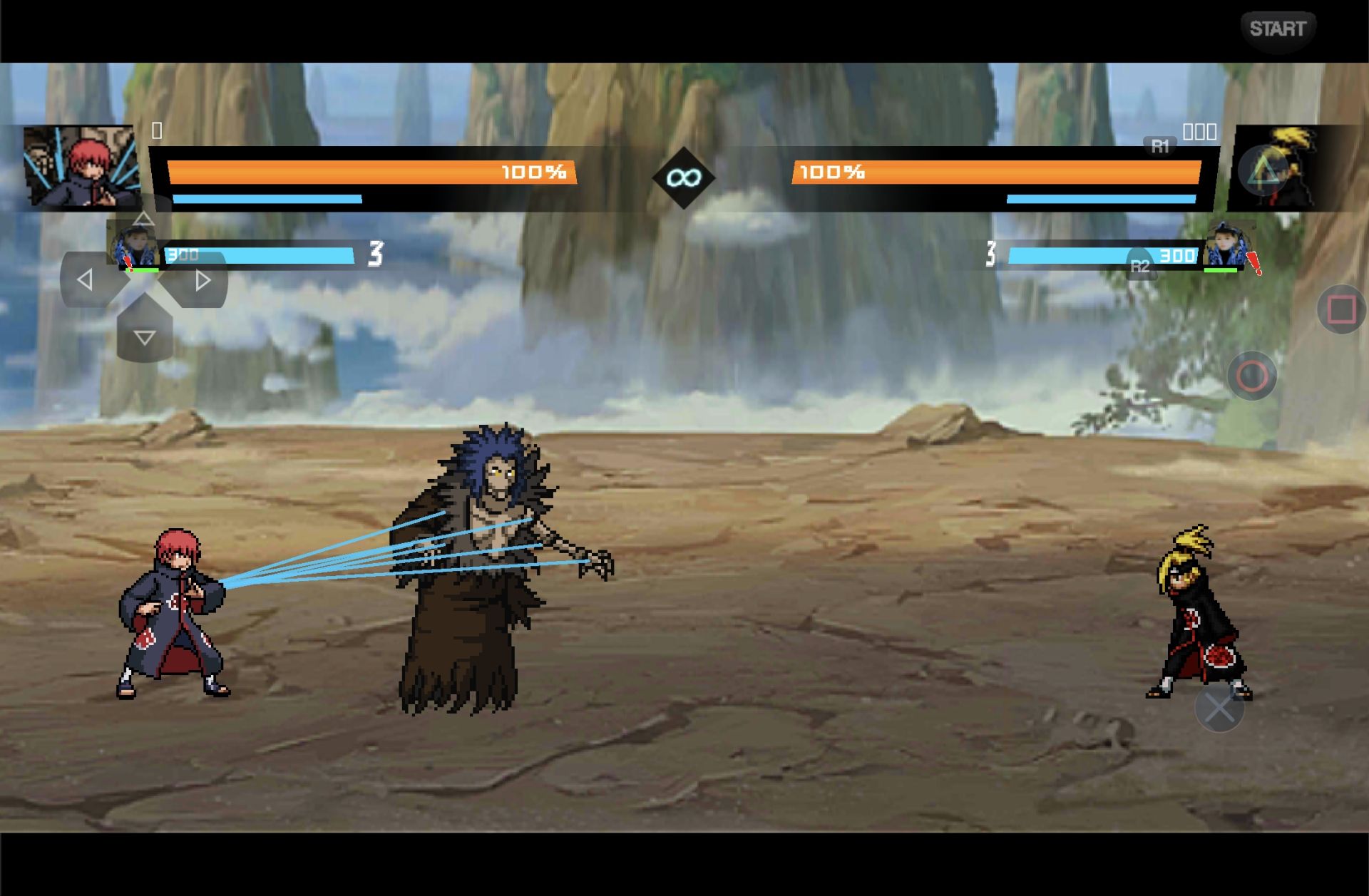The height and width of the screenshot is (896, 1369).
Task: Tap the on-screen cross button
Action: (1219, 708)
